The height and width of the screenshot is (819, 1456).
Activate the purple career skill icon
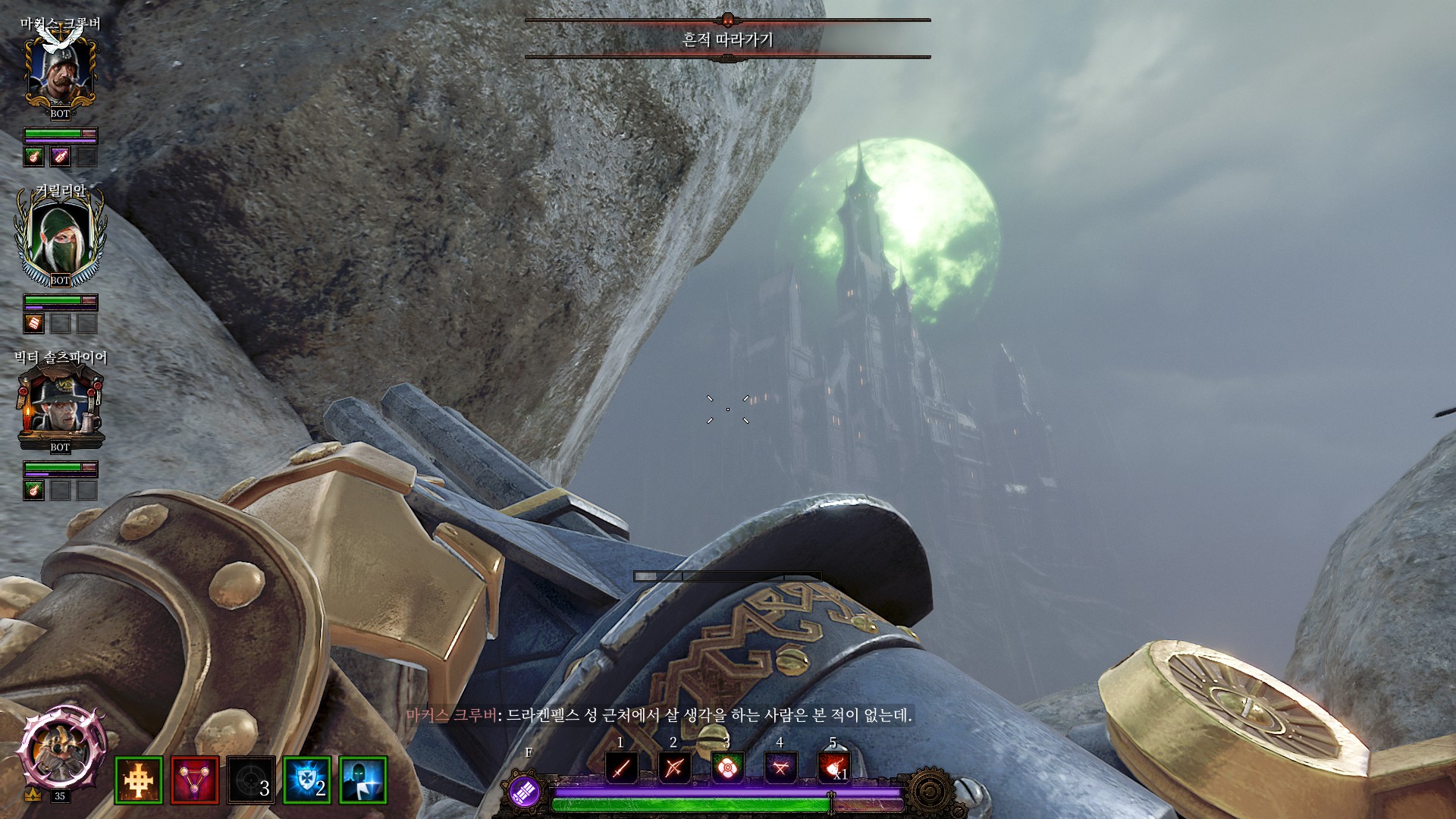click(x=524, y=792)
